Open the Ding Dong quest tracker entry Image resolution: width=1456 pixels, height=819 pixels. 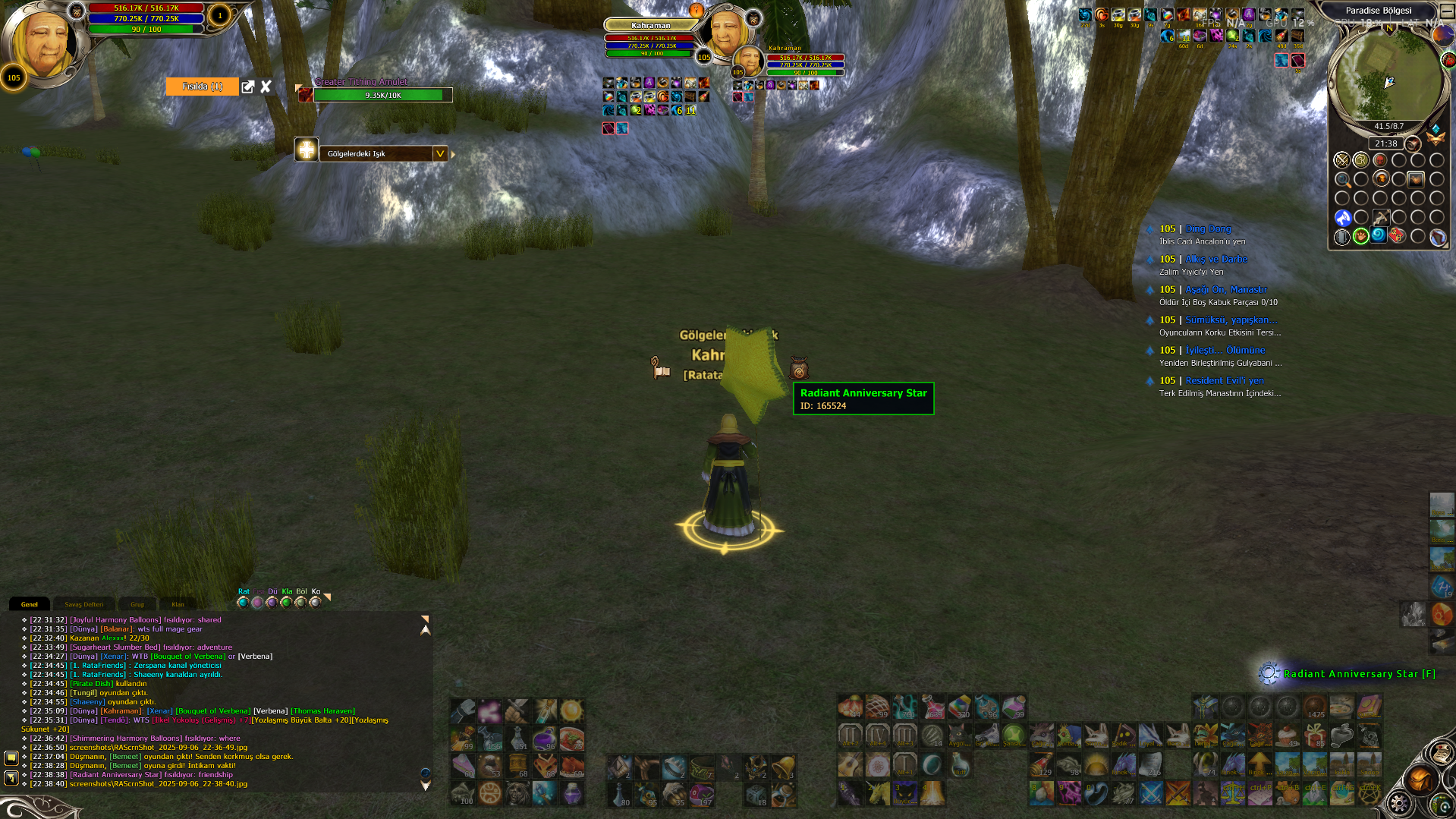[1208, 228]
